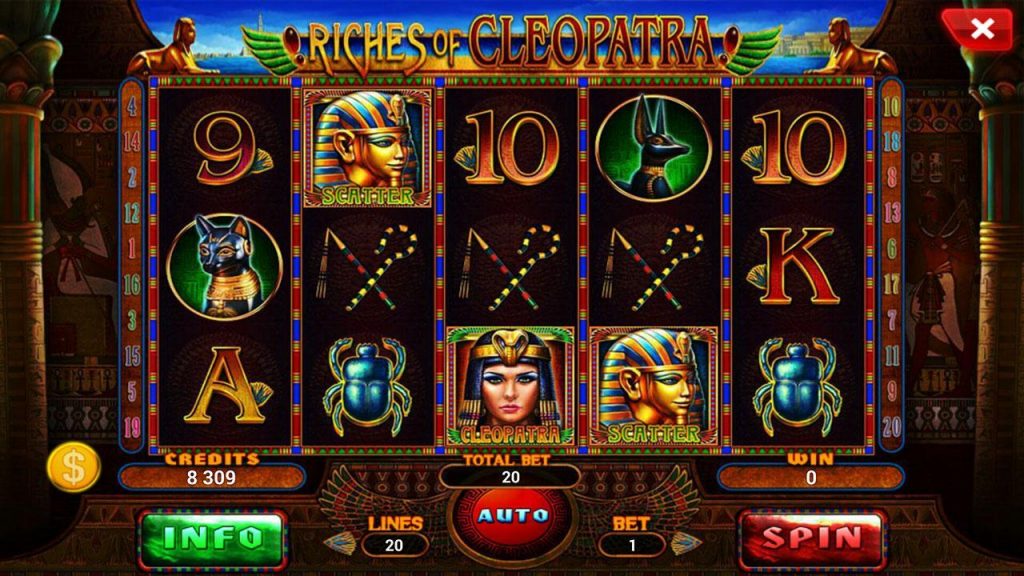Select the BET value box
The image size is (1024, 576).
(631, 544)
